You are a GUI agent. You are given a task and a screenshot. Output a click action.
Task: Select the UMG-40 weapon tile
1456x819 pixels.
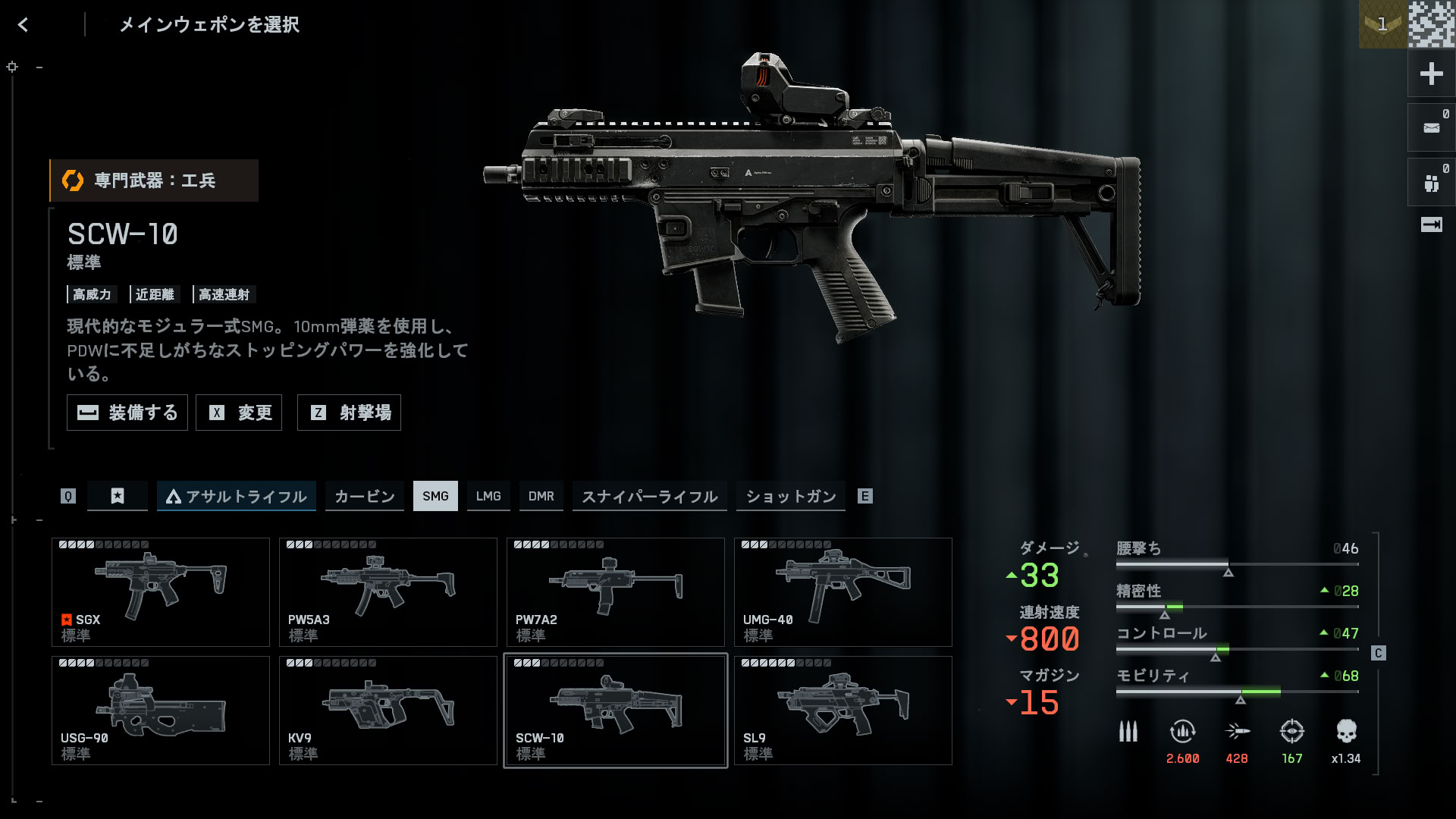[x=843, y=592]
